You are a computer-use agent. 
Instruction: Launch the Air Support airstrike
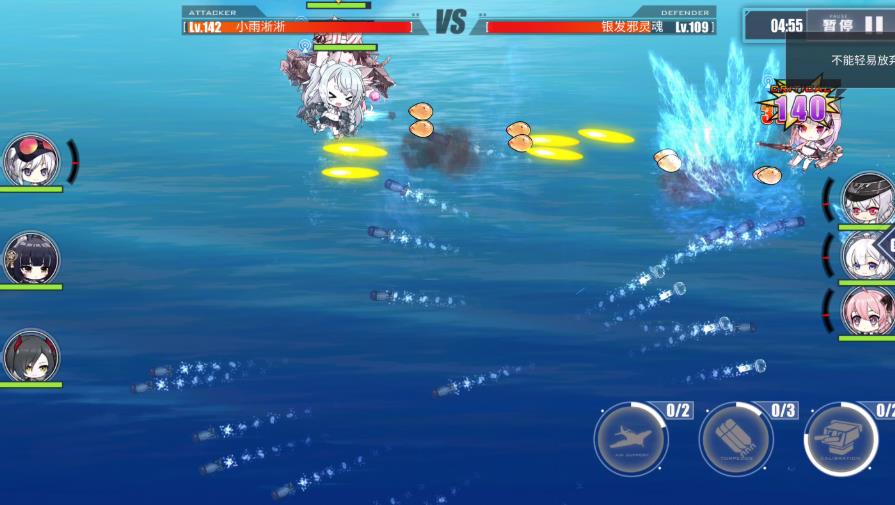(631, 439)
